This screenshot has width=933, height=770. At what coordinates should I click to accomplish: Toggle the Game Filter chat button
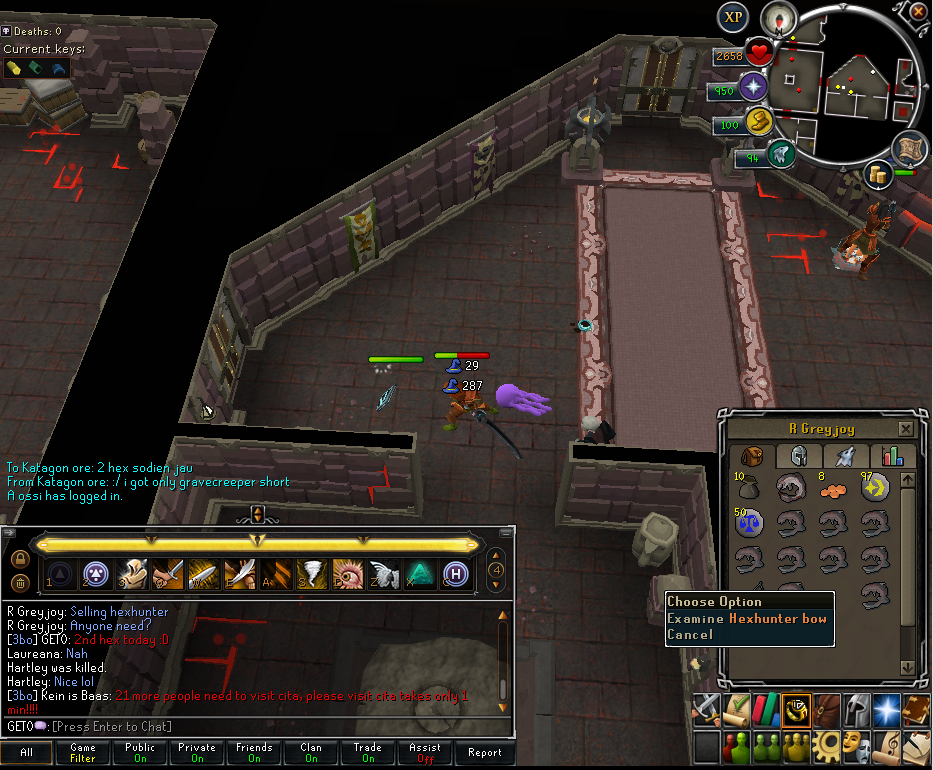click(83, 753)
